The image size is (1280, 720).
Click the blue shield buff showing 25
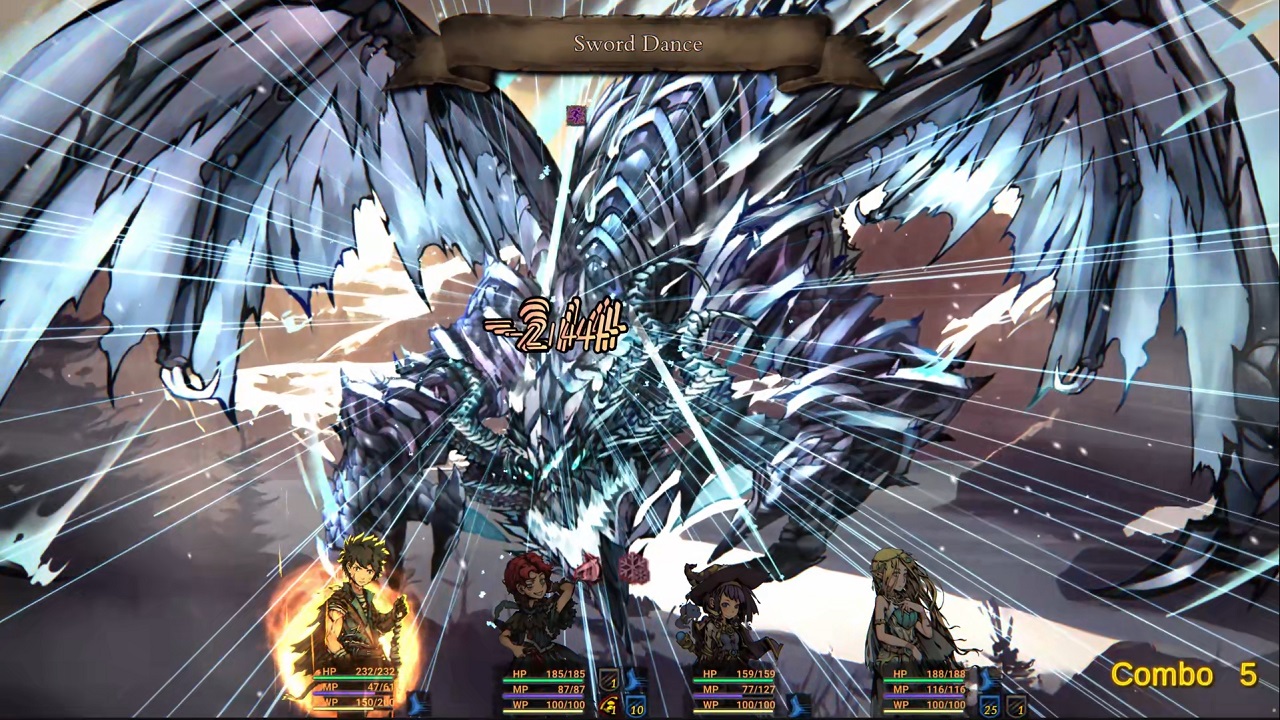click(990, 705)
